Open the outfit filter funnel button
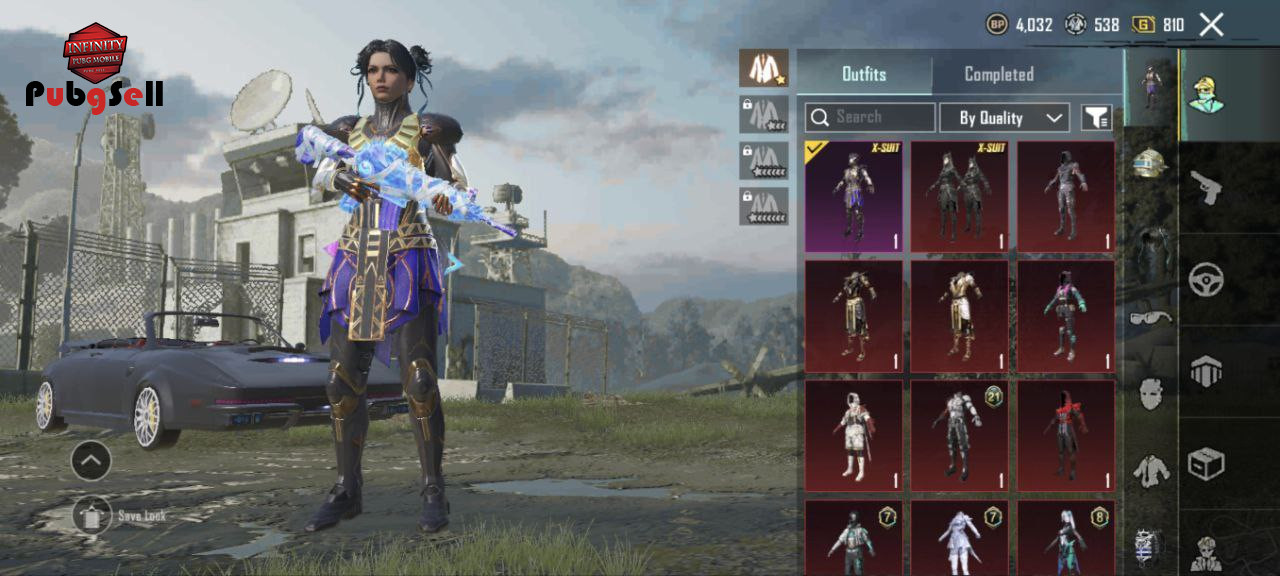Screen dimensions: 1280x576 click(x=1096, y=118)
